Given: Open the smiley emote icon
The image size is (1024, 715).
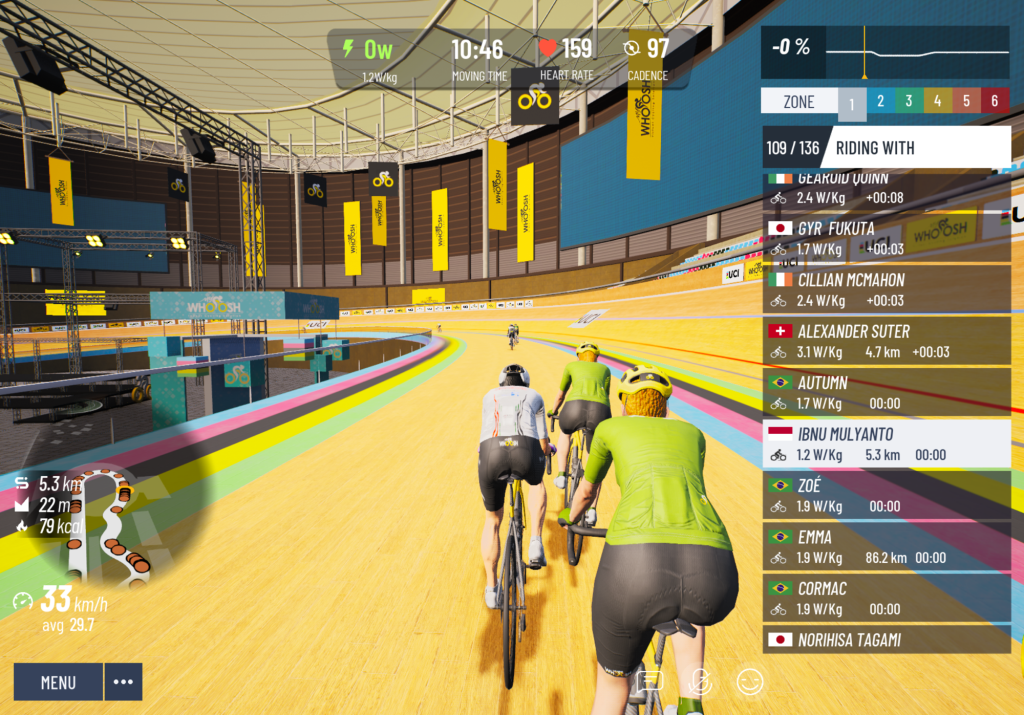Looking at the screenshot, I should pyautogui.click(x=750, y=682).
